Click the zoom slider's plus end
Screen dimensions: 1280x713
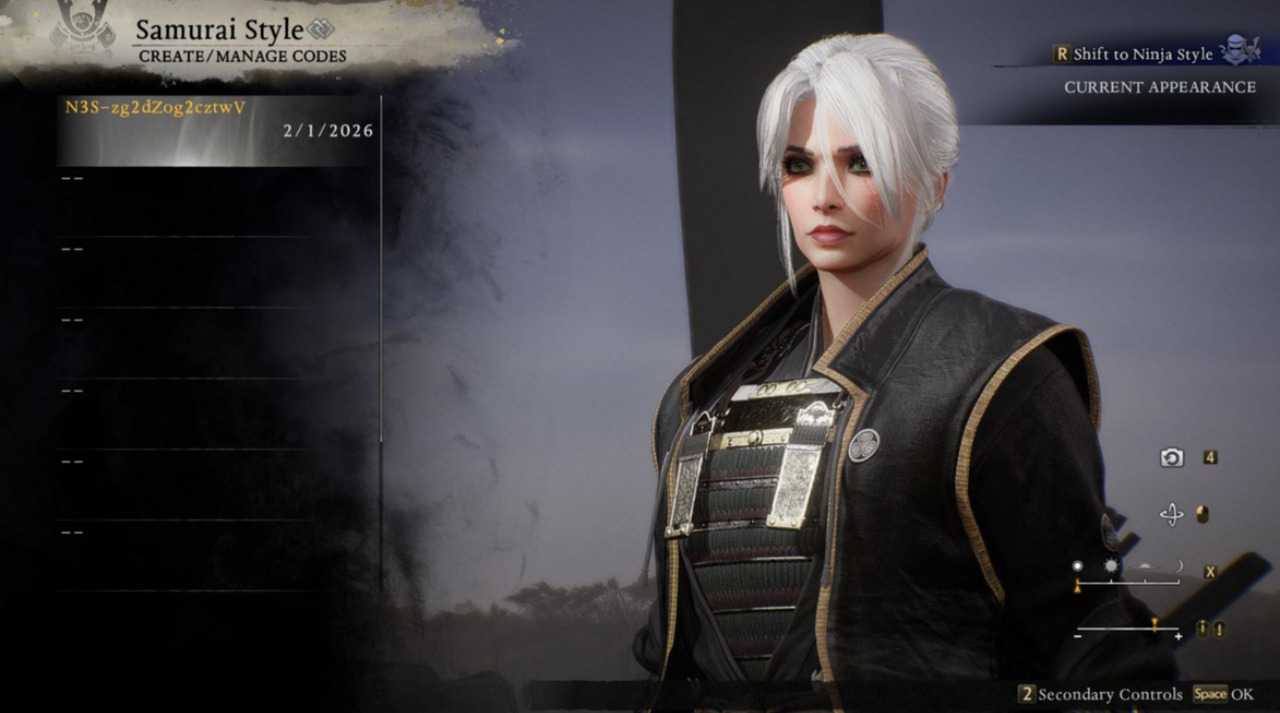(x=1178, y=636)
